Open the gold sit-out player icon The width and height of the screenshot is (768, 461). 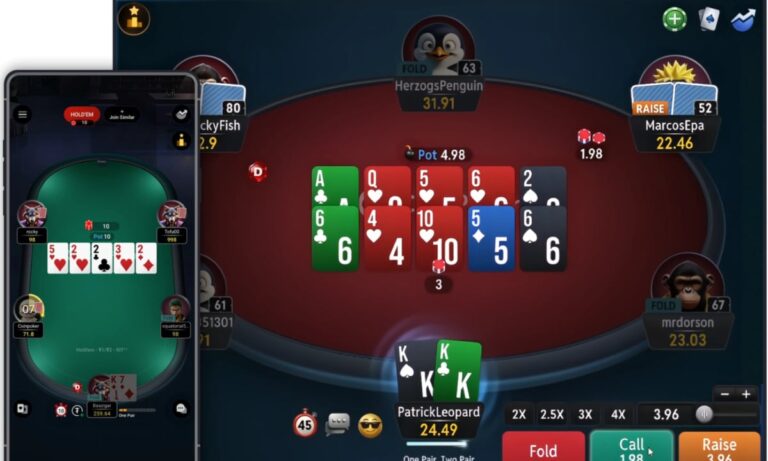[134, 18]
